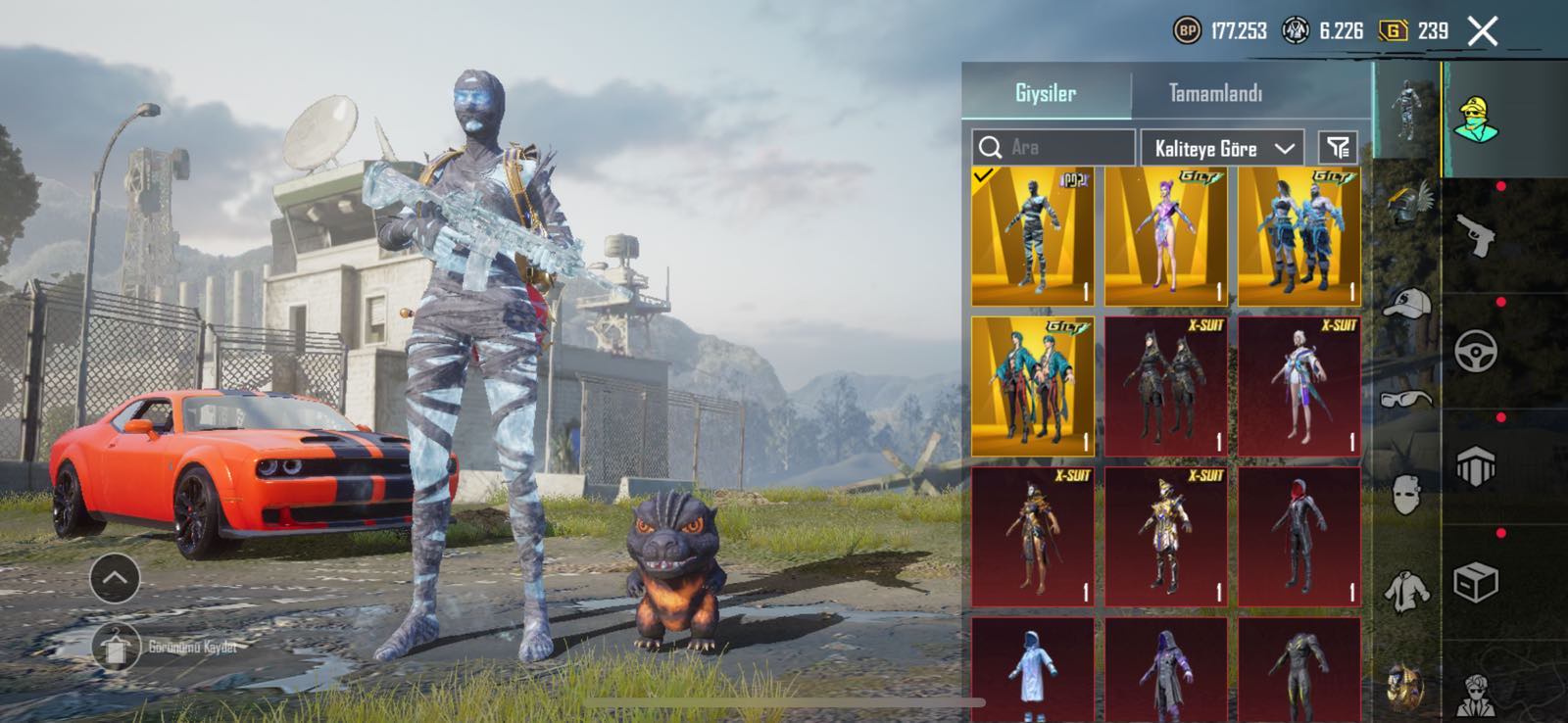Click the Görünümü Kaydet save-look button
The height and width of the screenshot is (723, 1568).
pos(118,648)
